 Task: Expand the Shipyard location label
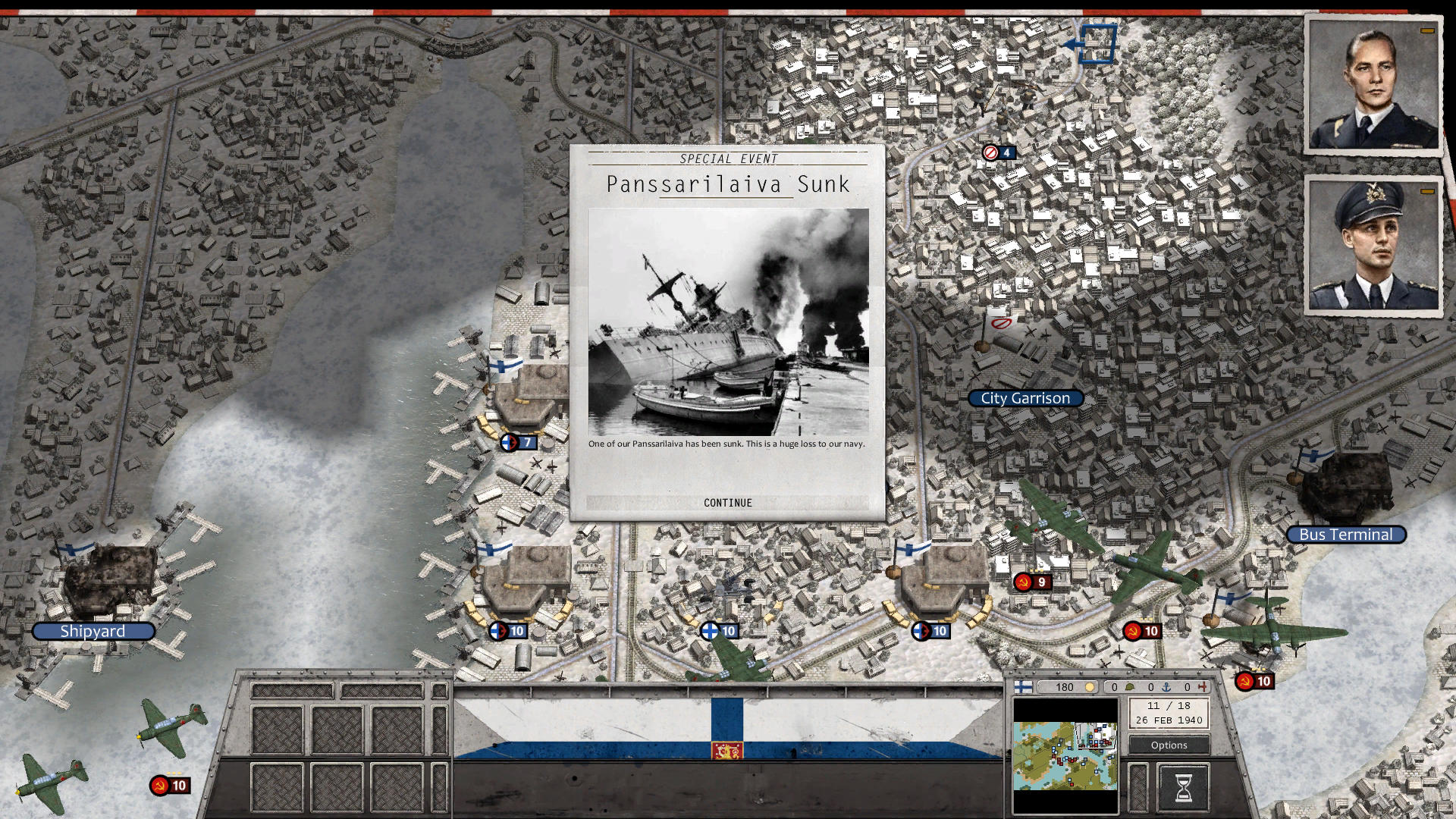tap(94, 631)
